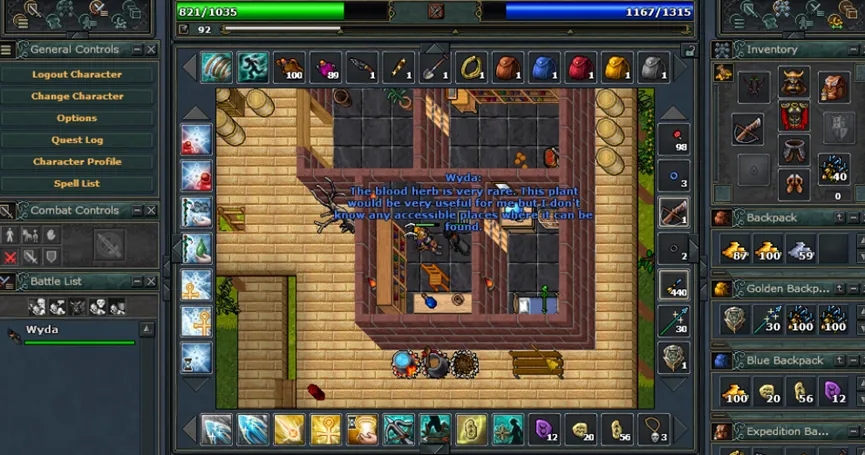The image size is (865, 455).
Task: Open the blue backpack hotbar slot
Action: [544, 68]
